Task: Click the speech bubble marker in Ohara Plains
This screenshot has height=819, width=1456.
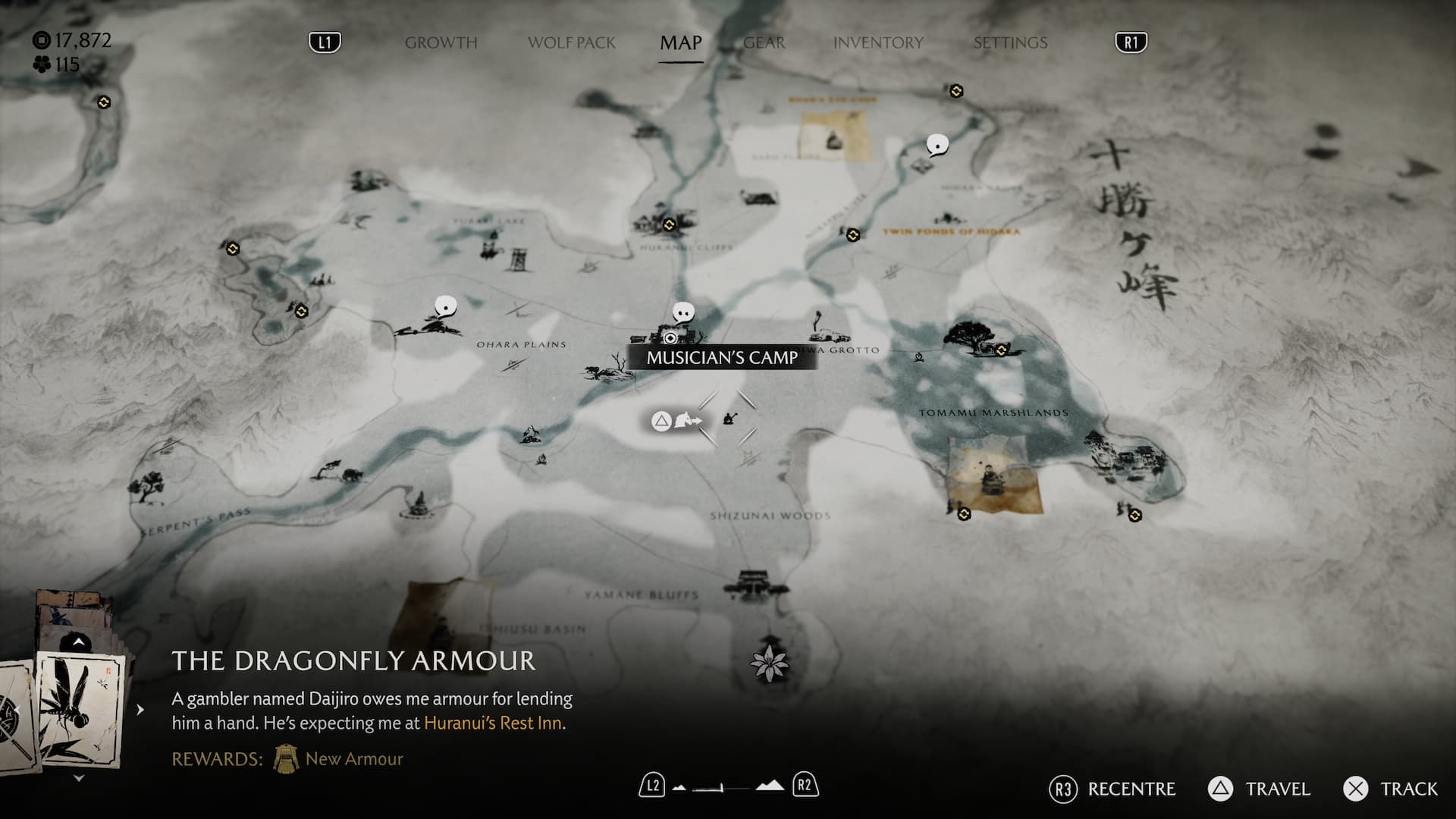Action: 446,307
